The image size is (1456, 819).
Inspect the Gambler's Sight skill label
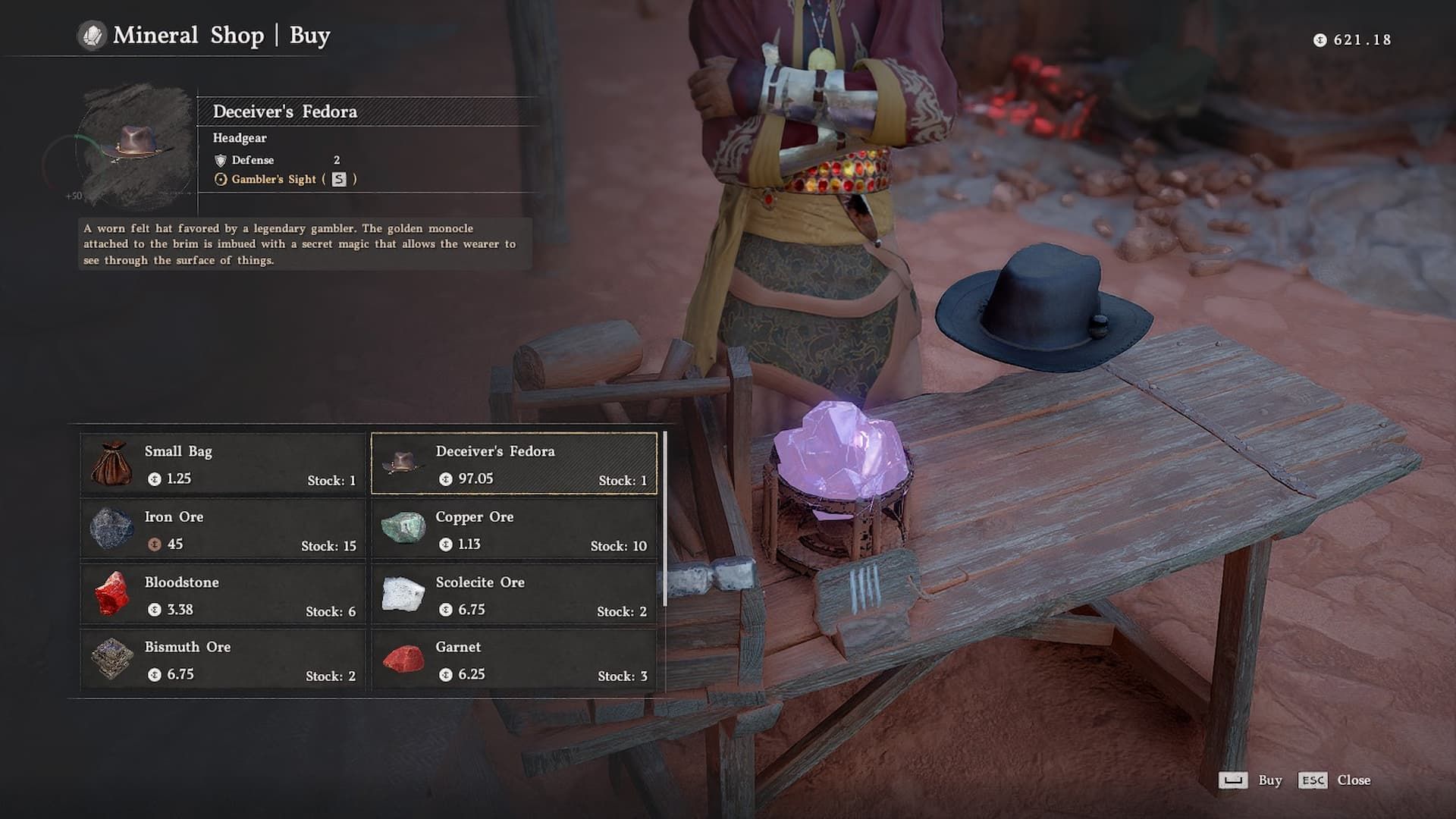pos(274,180)
